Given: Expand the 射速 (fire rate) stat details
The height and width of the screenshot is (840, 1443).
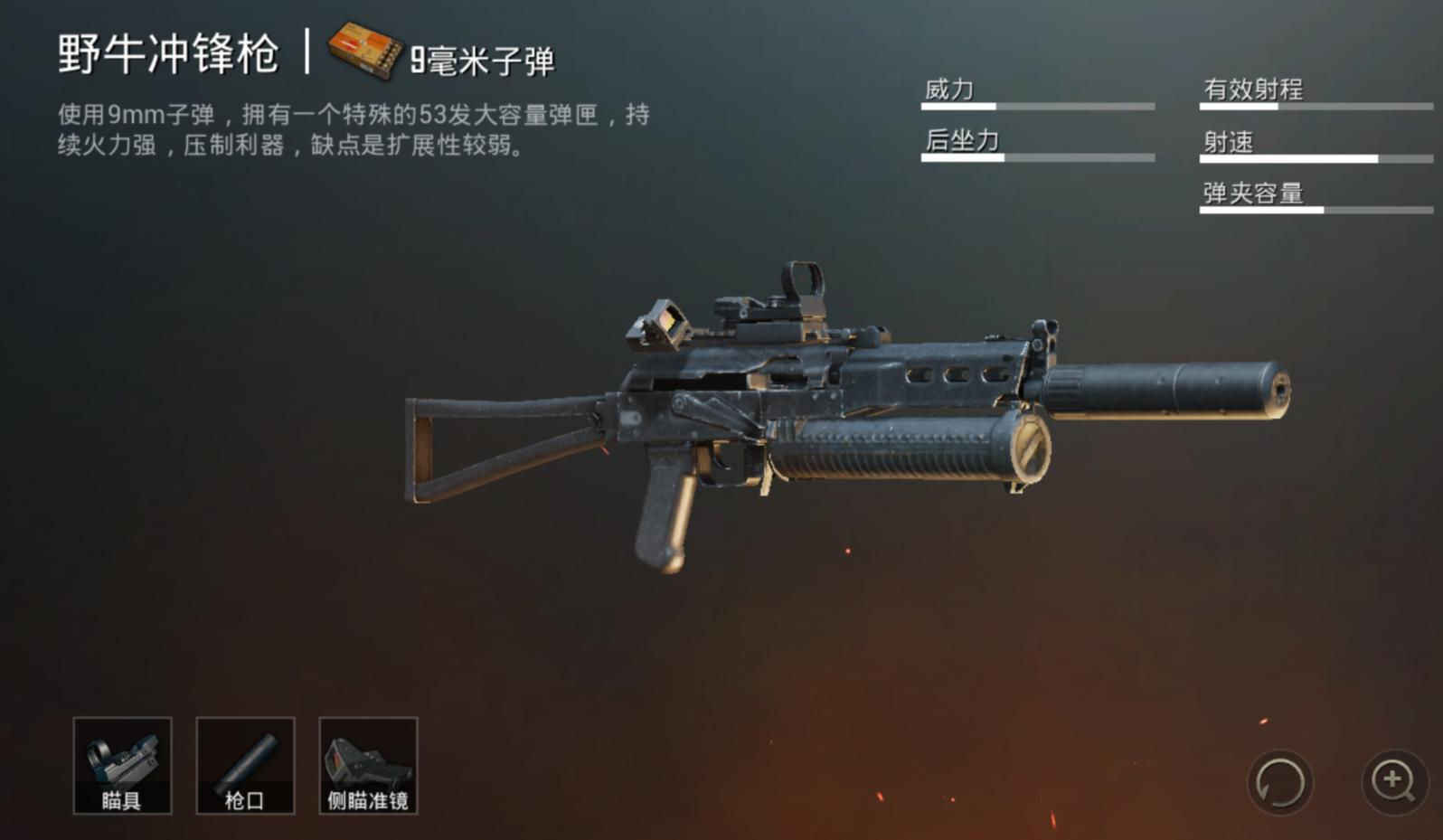Looking at the screenshot, I should click(x=1229, y=142).
